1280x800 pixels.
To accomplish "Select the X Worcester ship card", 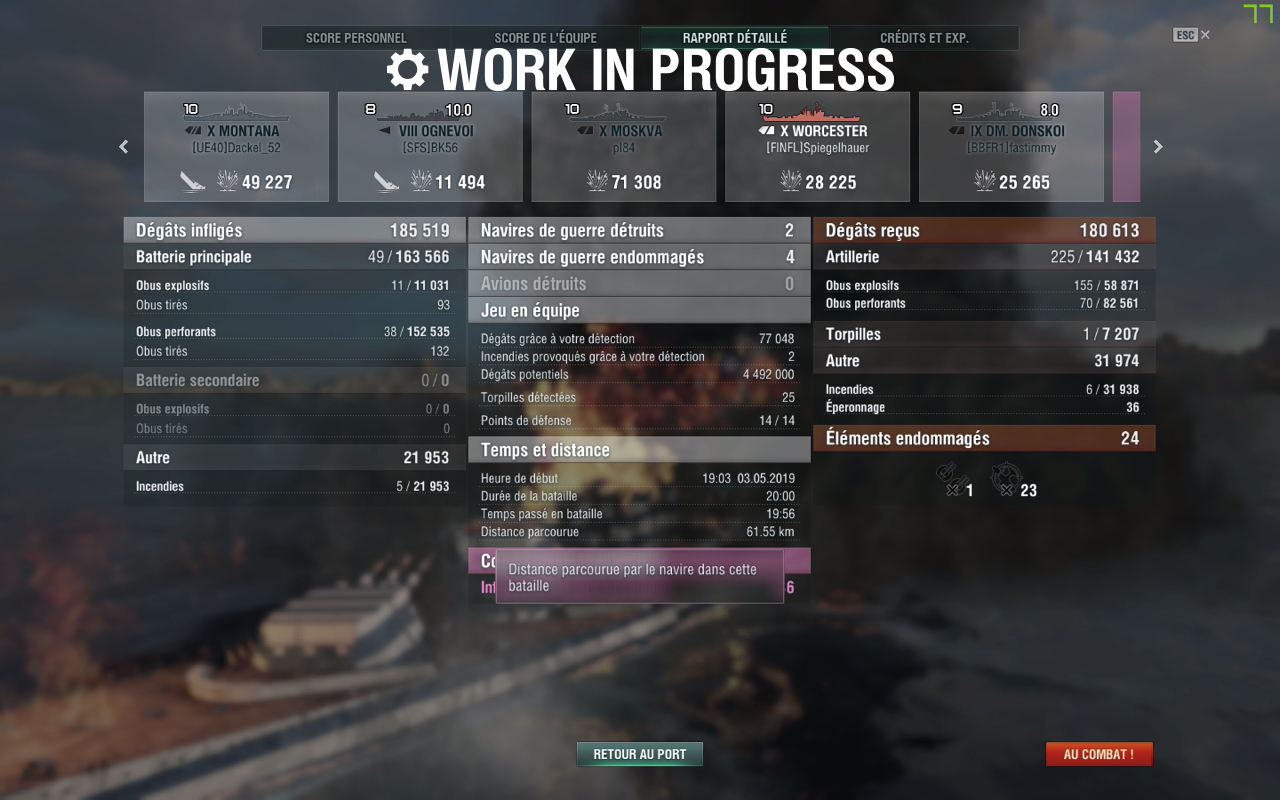I will click(x=817, y=147).
